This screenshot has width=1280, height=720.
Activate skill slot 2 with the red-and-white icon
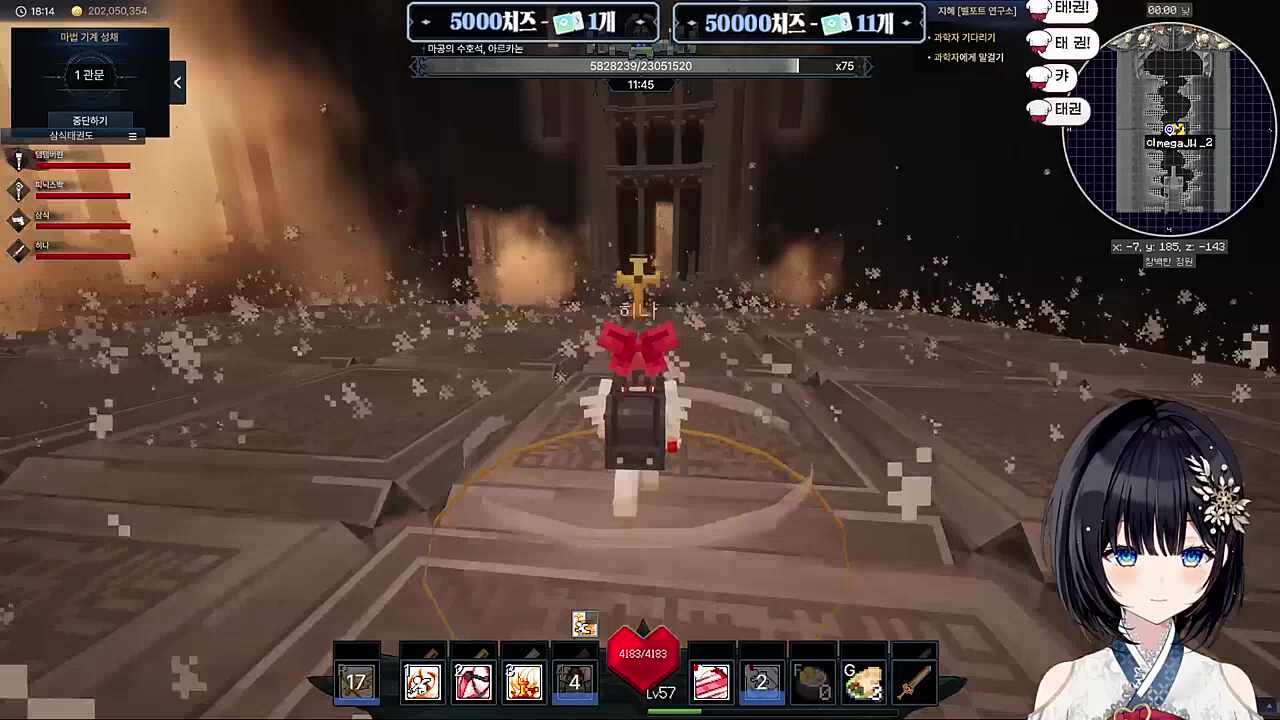(x=473, y=682)
